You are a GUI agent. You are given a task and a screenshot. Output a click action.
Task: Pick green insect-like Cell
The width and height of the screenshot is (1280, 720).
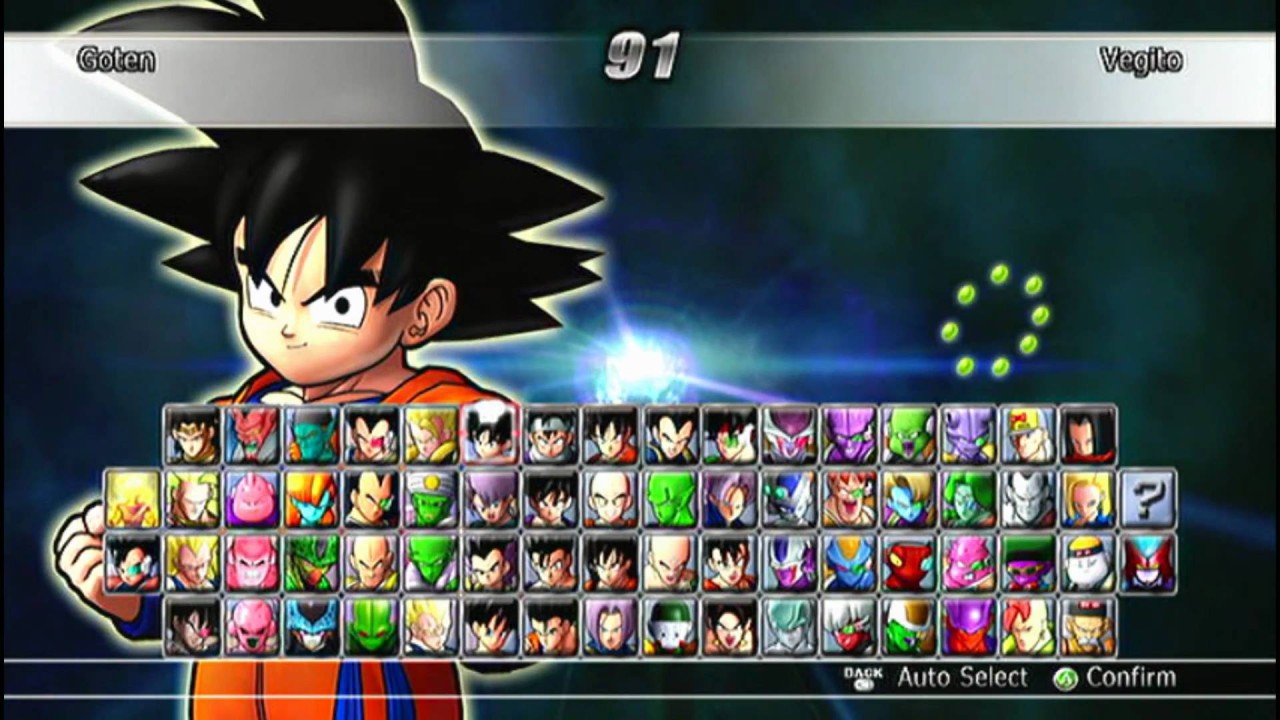pos(311,563)
